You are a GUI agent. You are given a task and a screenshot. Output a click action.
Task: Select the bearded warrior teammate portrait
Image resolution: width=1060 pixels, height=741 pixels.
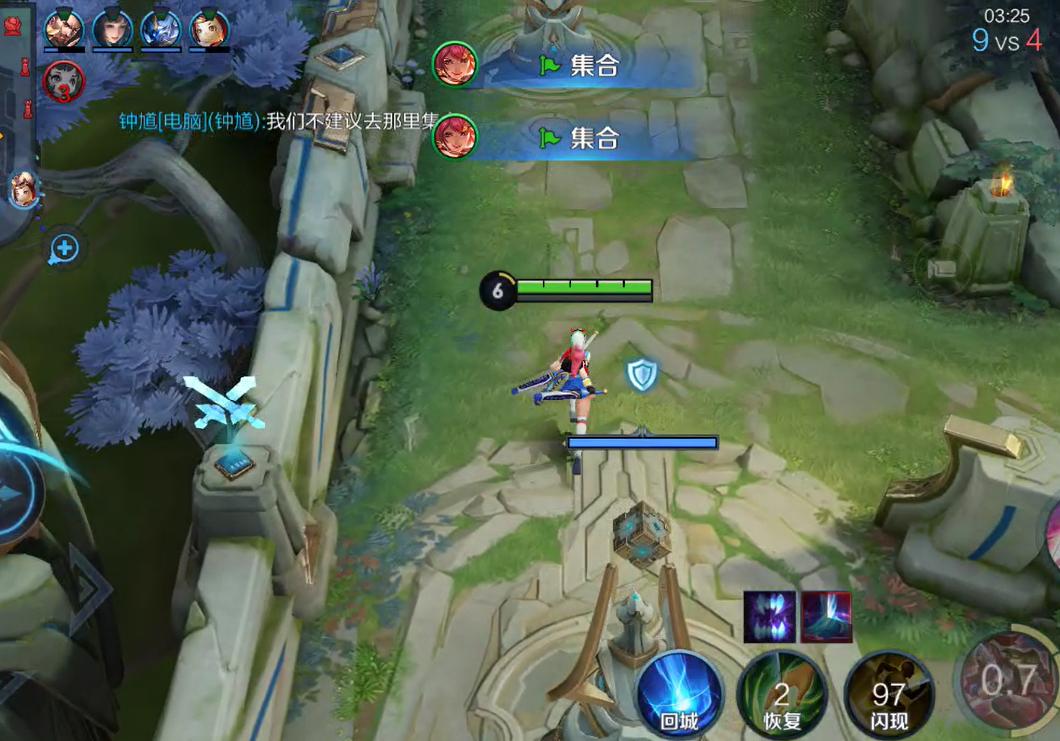tap(64, 28)
